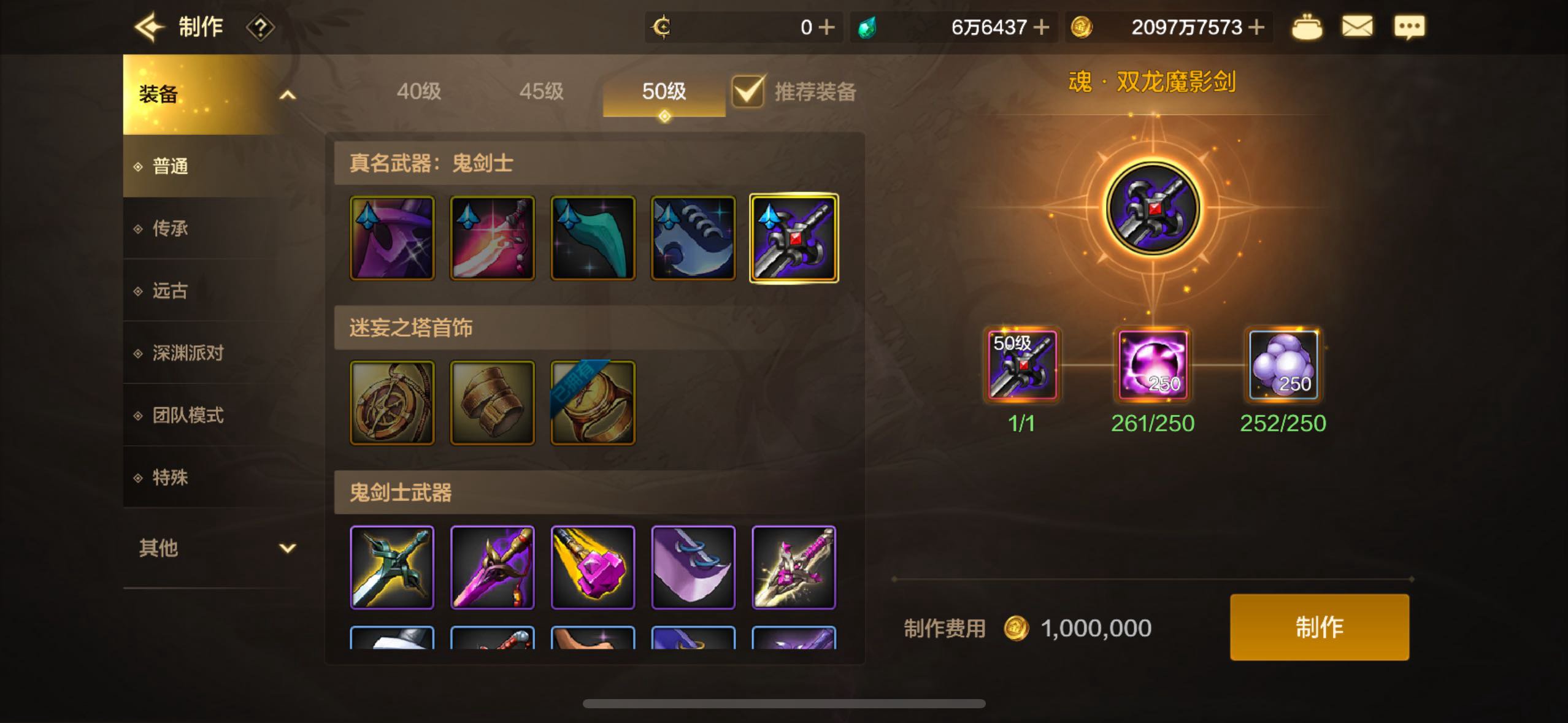Screen dimensions: 1568x723
Task: Select the 传承 category
Action: click(x=170, y=228)
